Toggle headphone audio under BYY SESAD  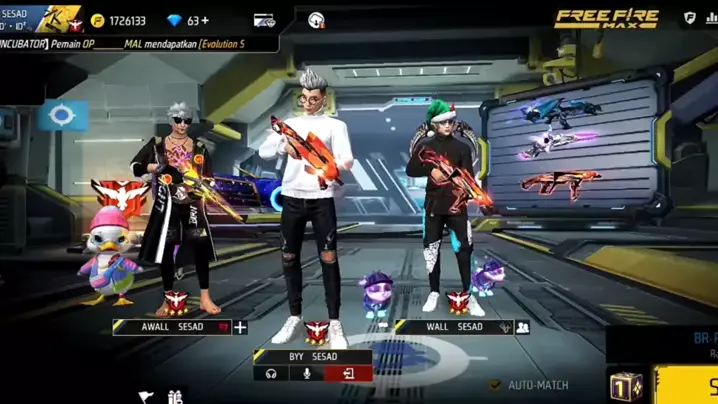point(270,374)
